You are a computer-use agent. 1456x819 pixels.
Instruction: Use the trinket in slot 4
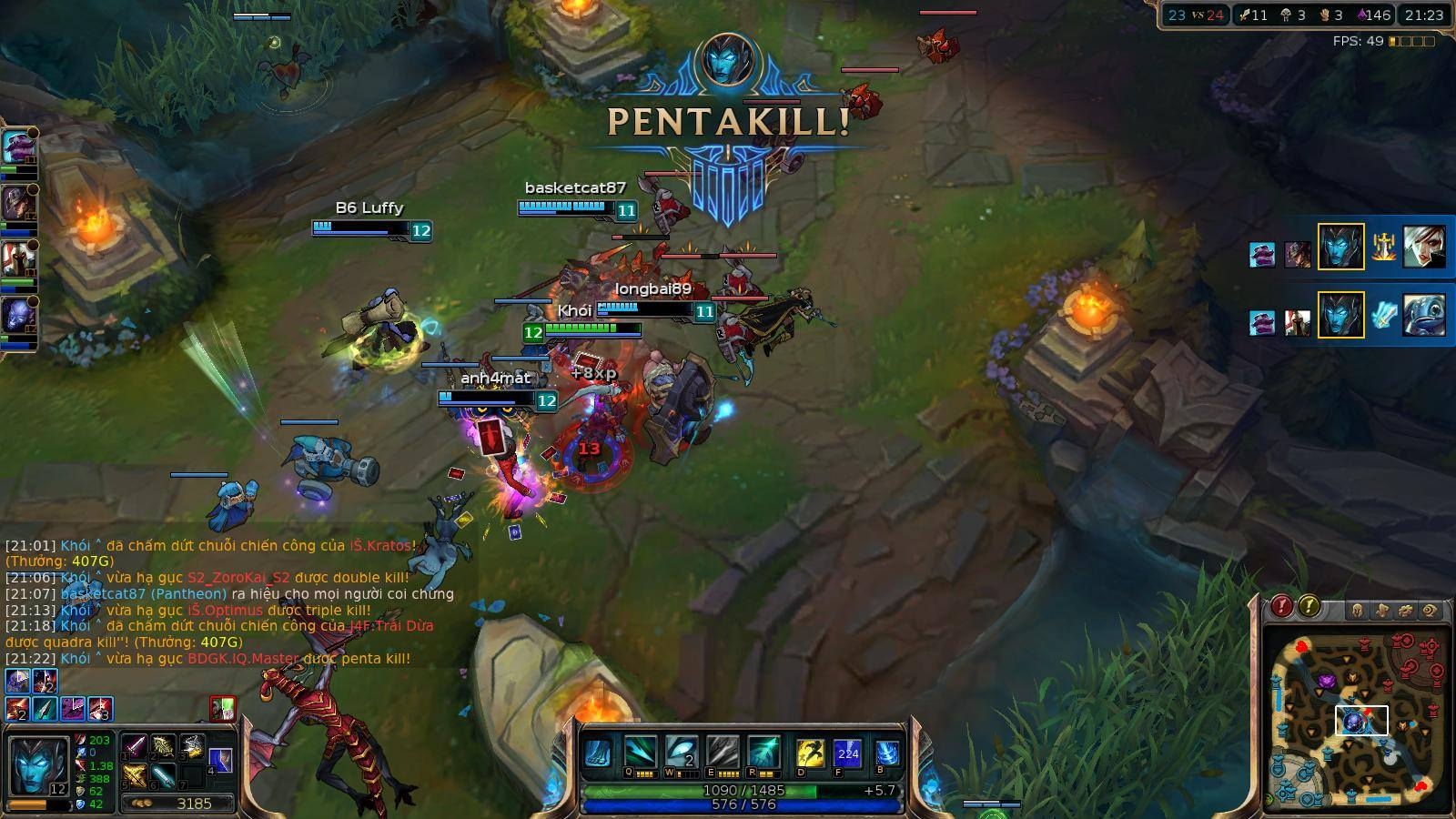220,760
